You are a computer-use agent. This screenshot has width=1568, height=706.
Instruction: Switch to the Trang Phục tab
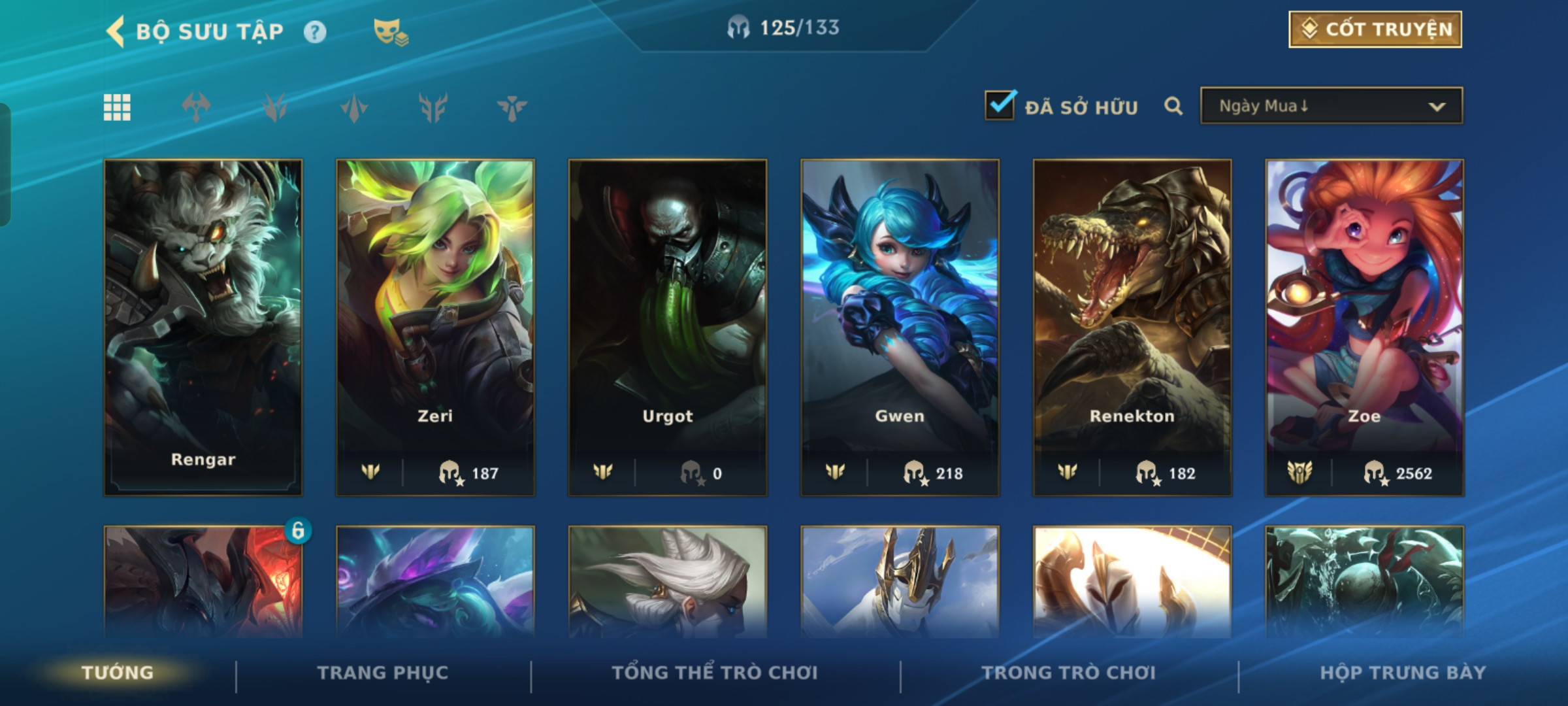pyautogui.click(x=383, y=673)
